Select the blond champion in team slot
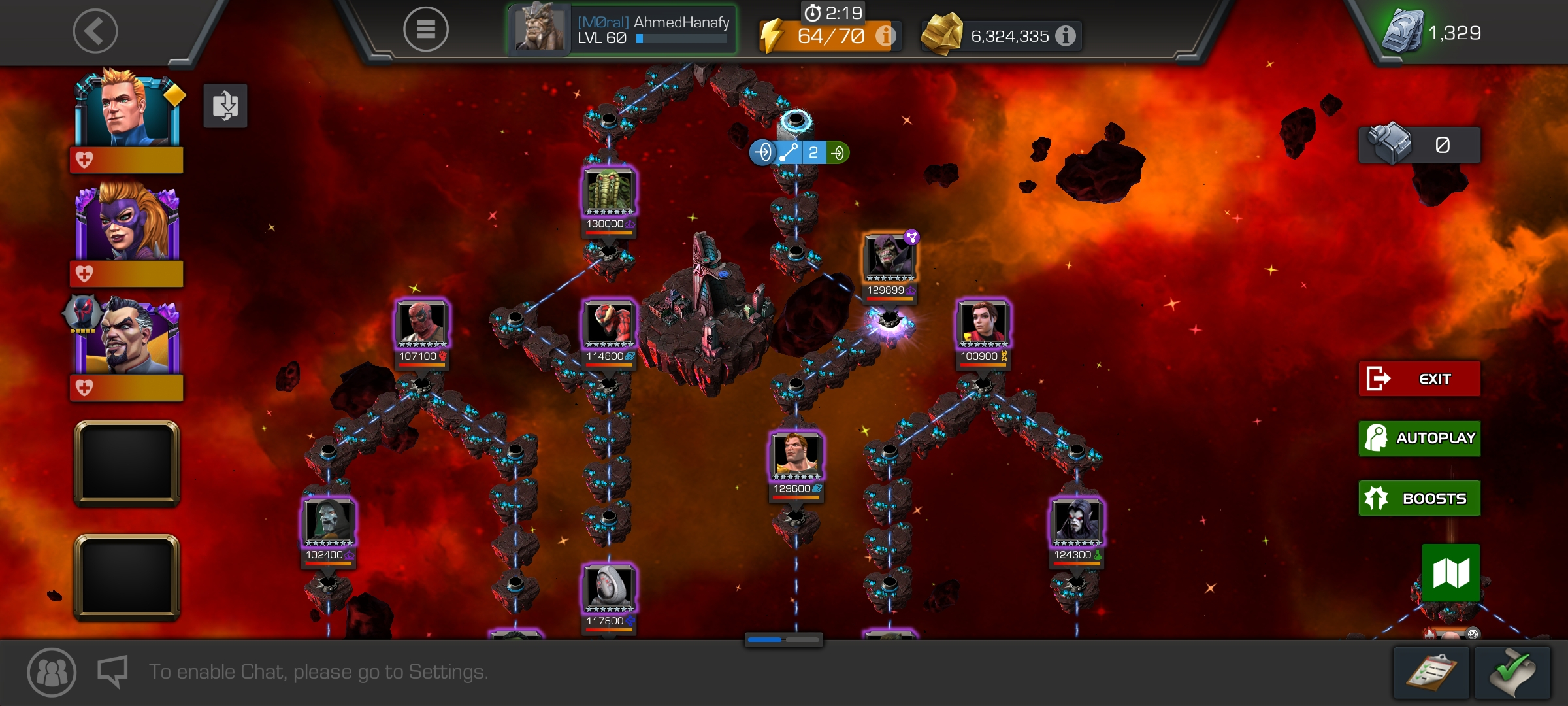 127,111
